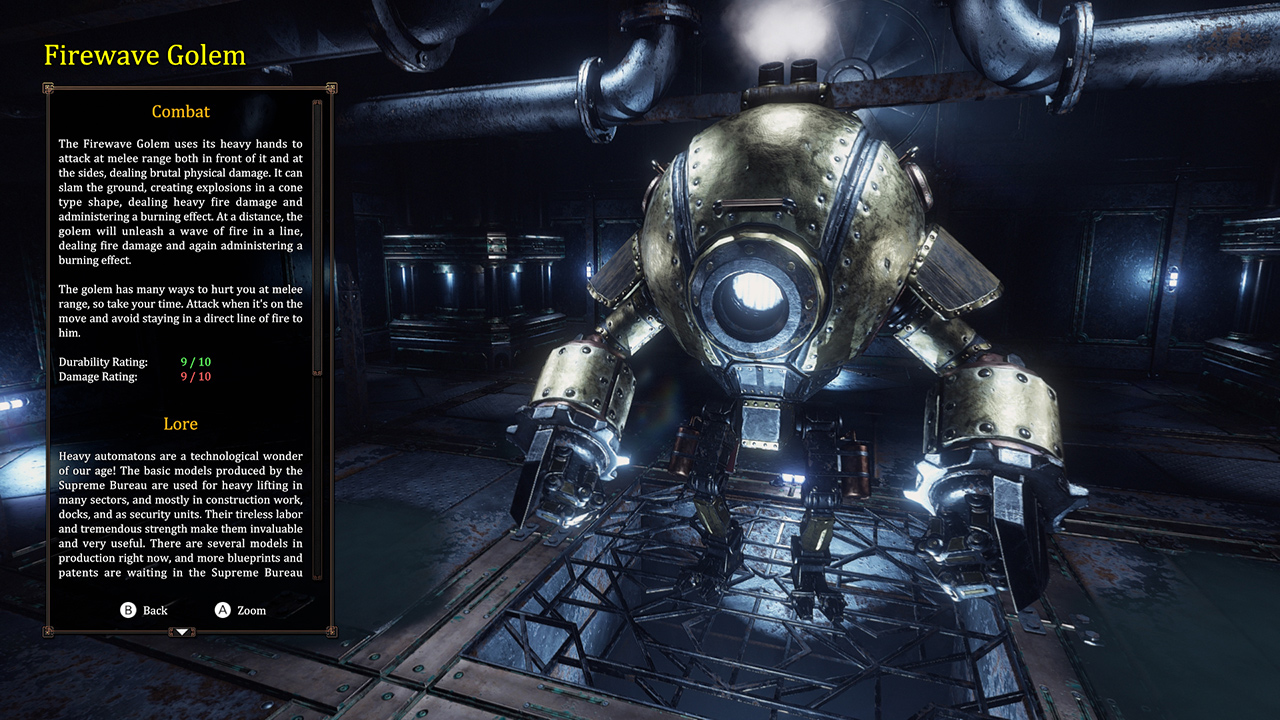1280x720 pixels.
Task: Select the Lore section header
Action: [181, 423]
